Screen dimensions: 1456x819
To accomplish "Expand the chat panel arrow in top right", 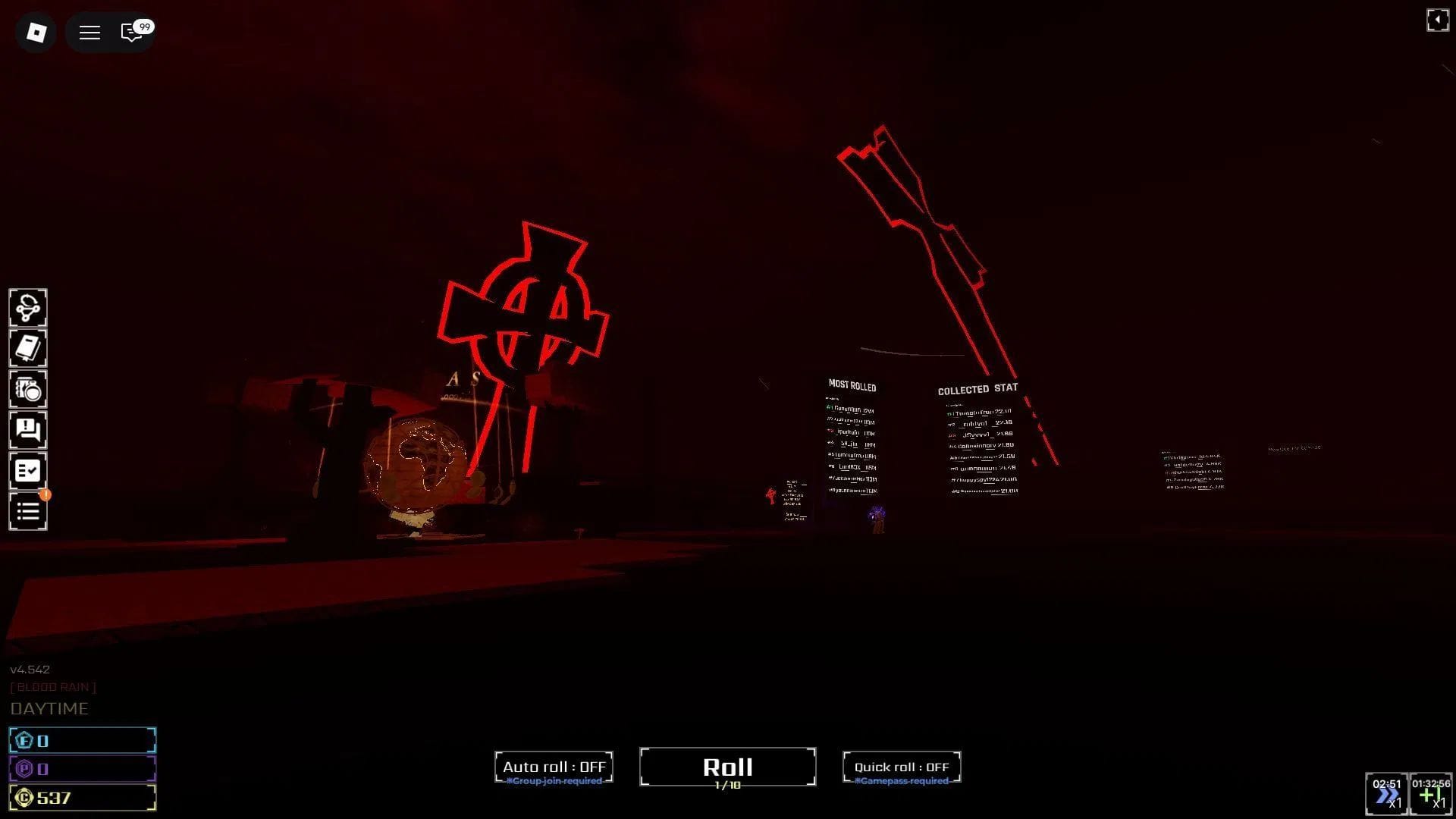I will (x=1438, y=20).
